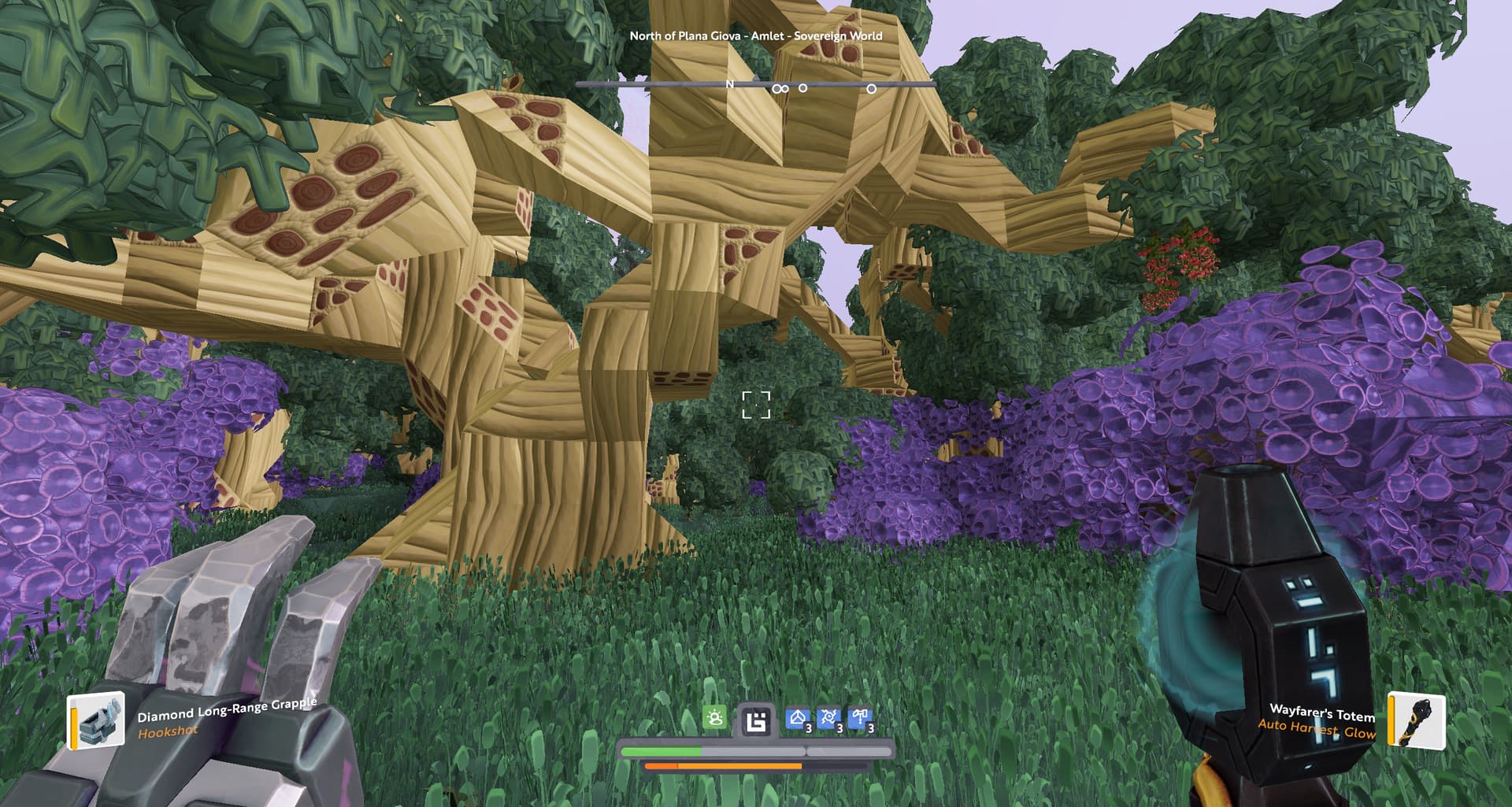Select the Diamond Long-Range Grapple slot
The image size is (1512, 807).
(96, 720)
